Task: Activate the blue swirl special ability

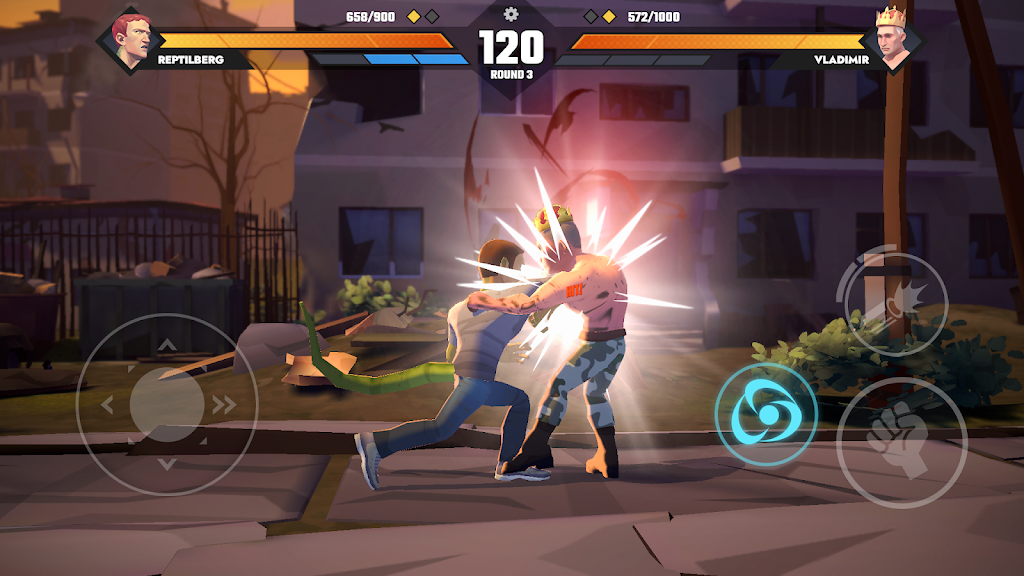Action: (765, 414)
